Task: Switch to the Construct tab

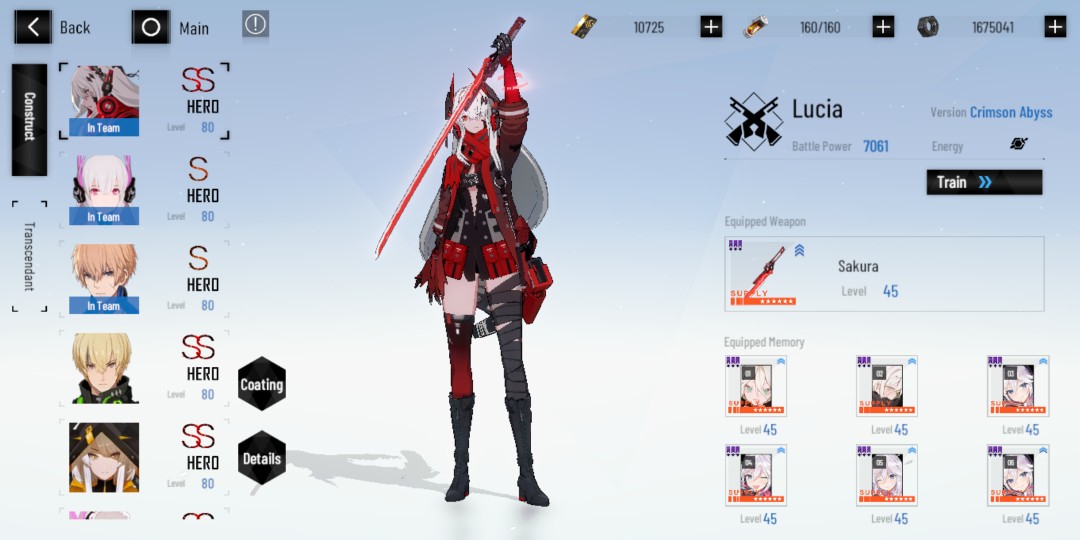Action: [29, 119]
